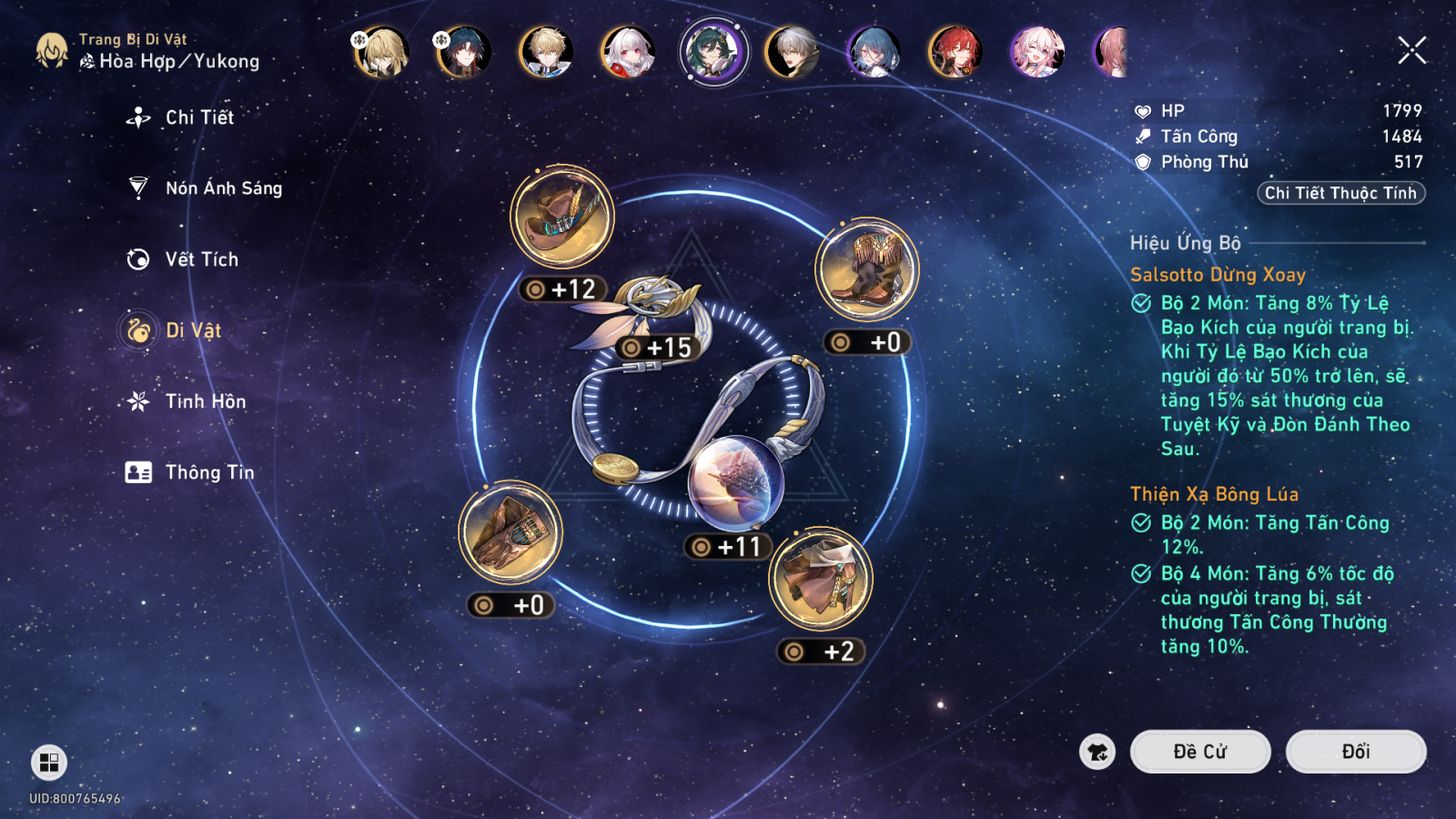Select the pink-haired character portrait
Viewport: 1456px width, 819px height.
[x=1036, y=52]
